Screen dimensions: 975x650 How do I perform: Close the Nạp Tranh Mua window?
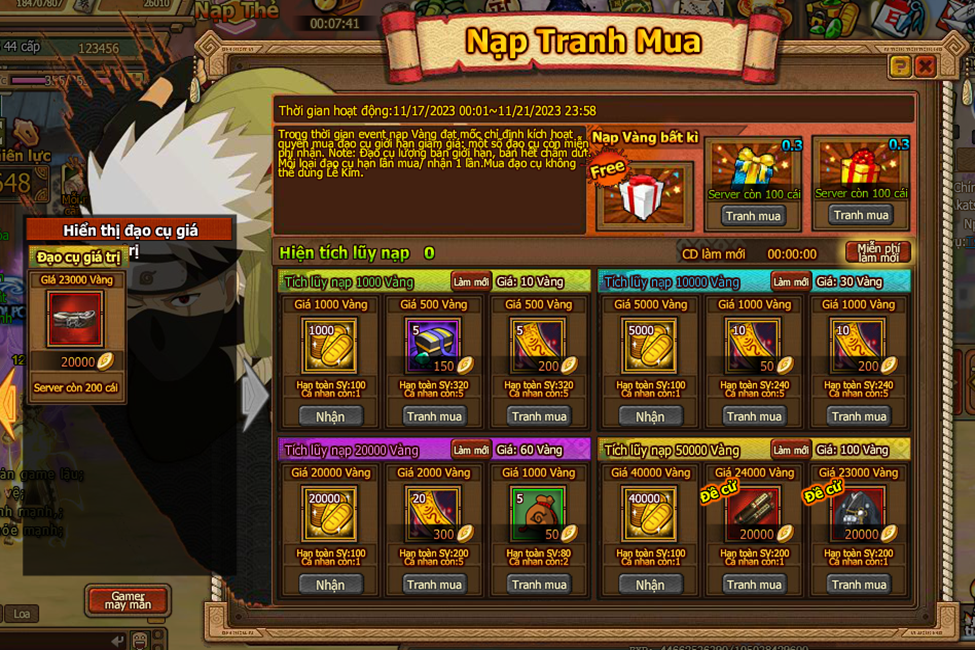[925, 66]
